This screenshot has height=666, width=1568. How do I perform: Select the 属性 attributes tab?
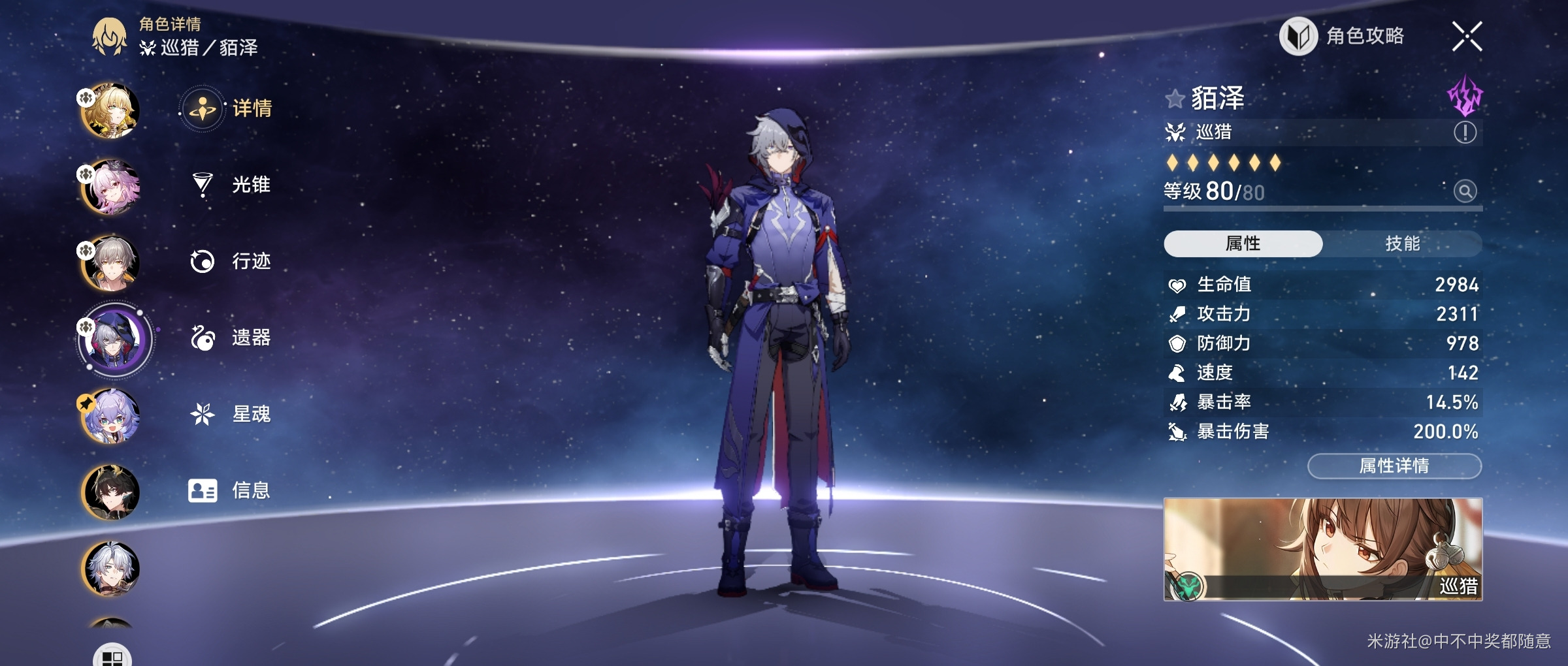coord(1243,244)
